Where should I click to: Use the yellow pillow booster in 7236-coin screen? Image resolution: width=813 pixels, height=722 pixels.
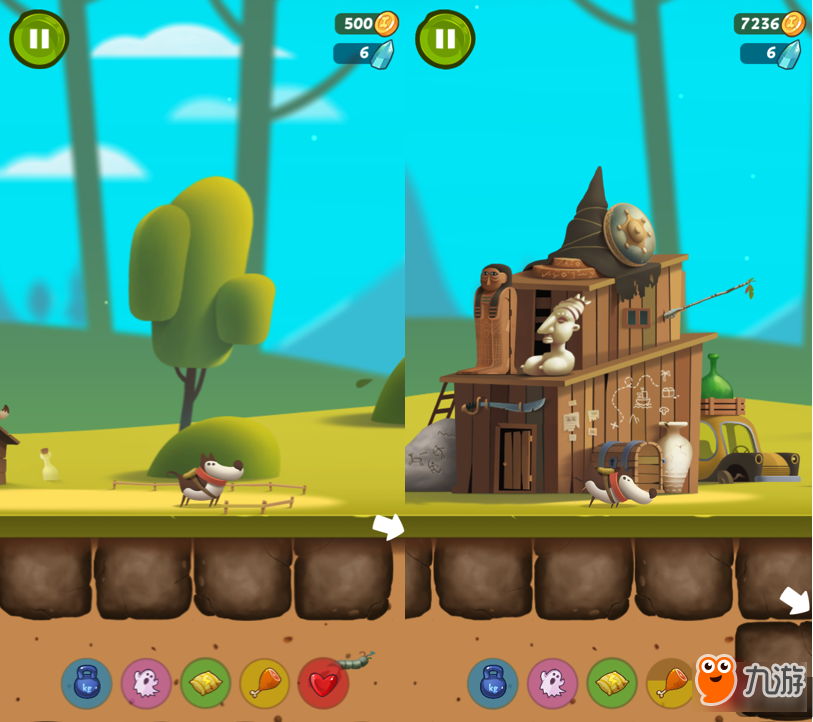611,683
